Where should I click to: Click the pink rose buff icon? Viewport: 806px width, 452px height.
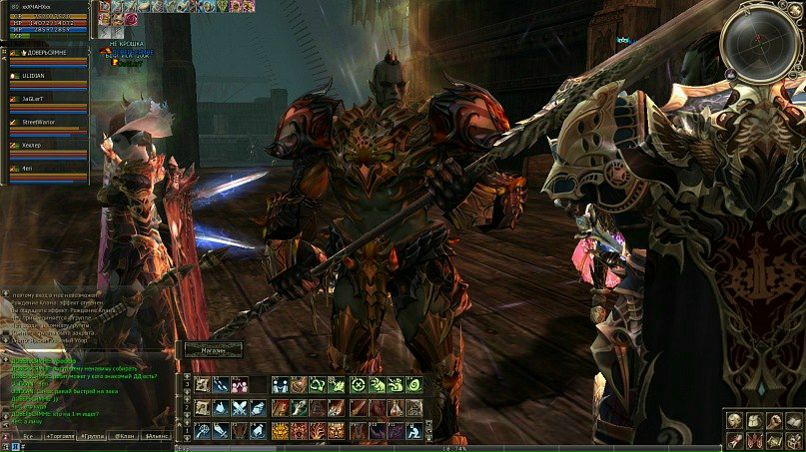130,19
